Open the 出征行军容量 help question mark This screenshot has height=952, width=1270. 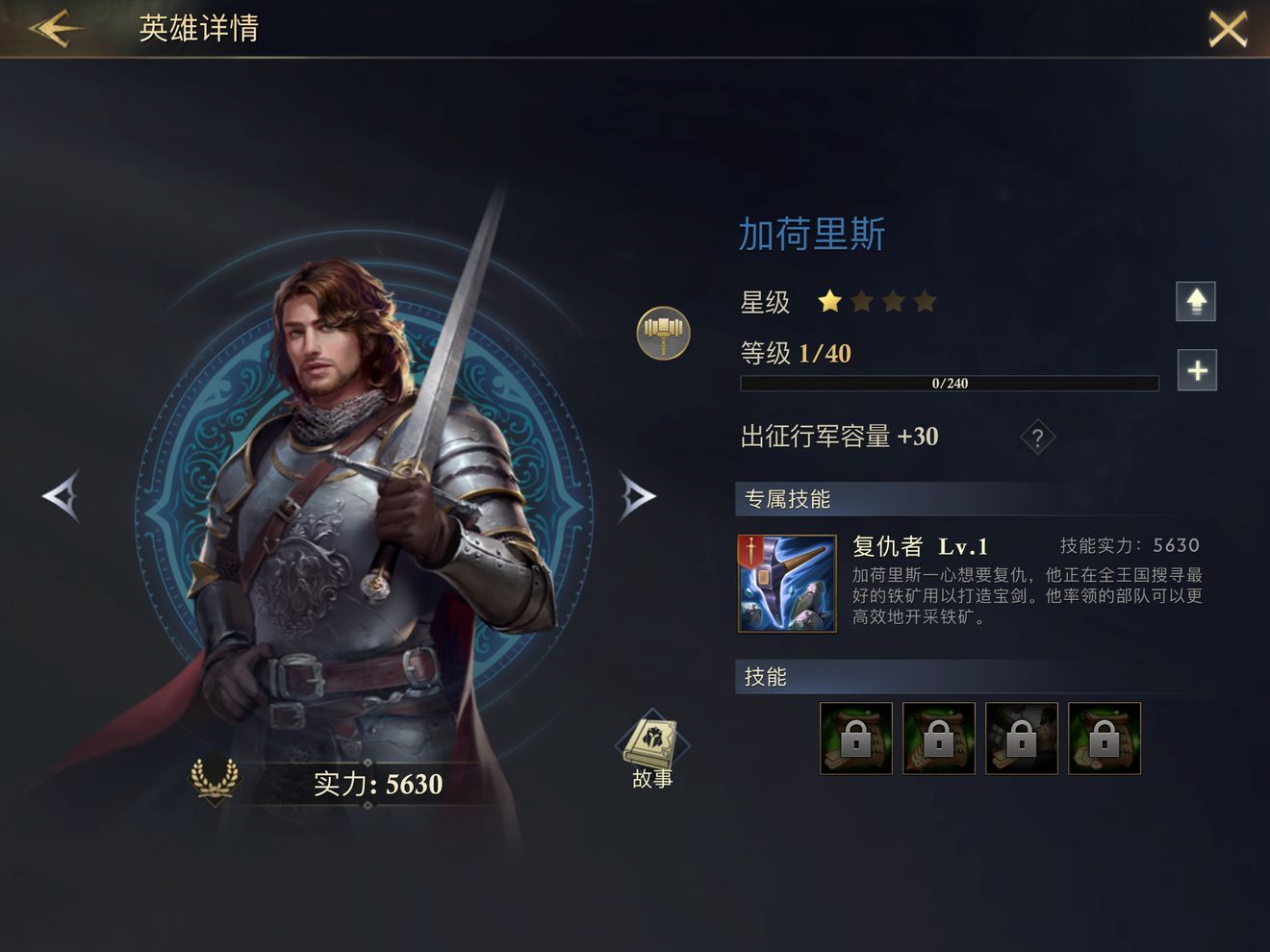[x=1036, y=438]
